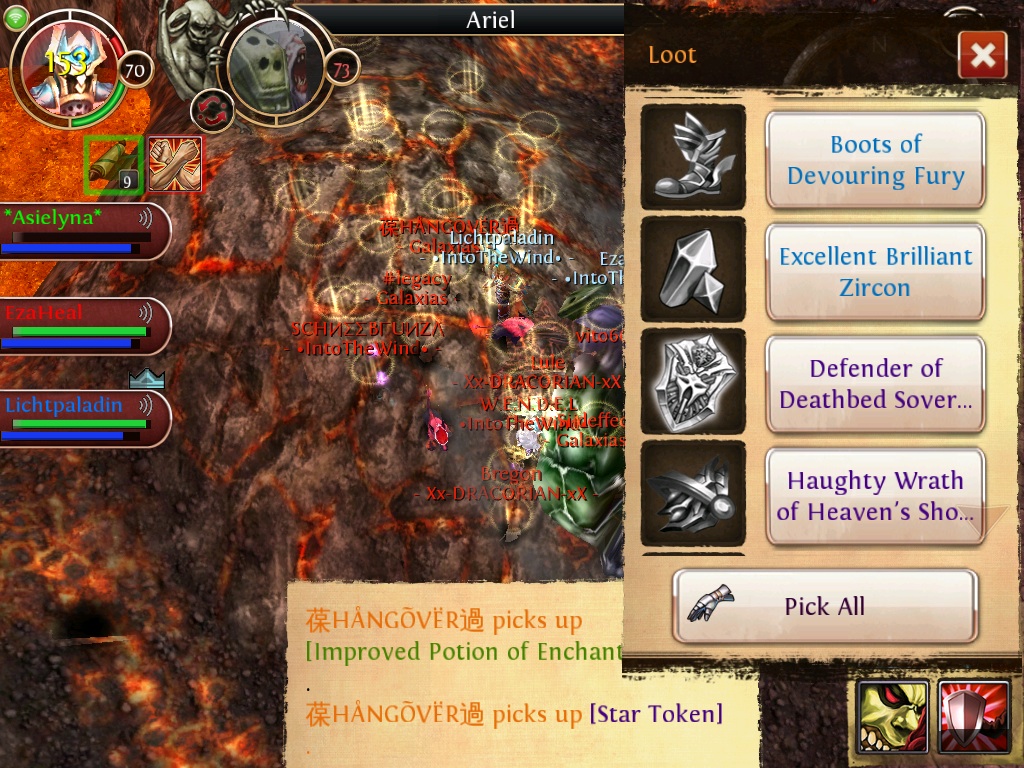Take the Boots of Devouring Fury
This screenshot has height=768, width=1024.
[875, 160]
